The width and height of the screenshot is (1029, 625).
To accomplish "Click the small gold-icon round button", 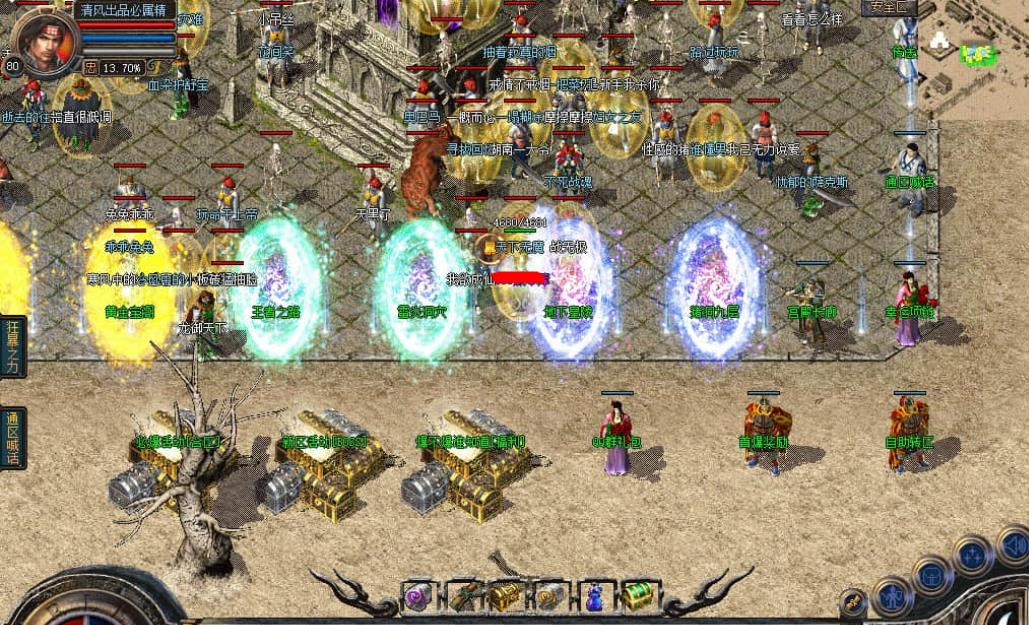I will click(x=852, y=602).
